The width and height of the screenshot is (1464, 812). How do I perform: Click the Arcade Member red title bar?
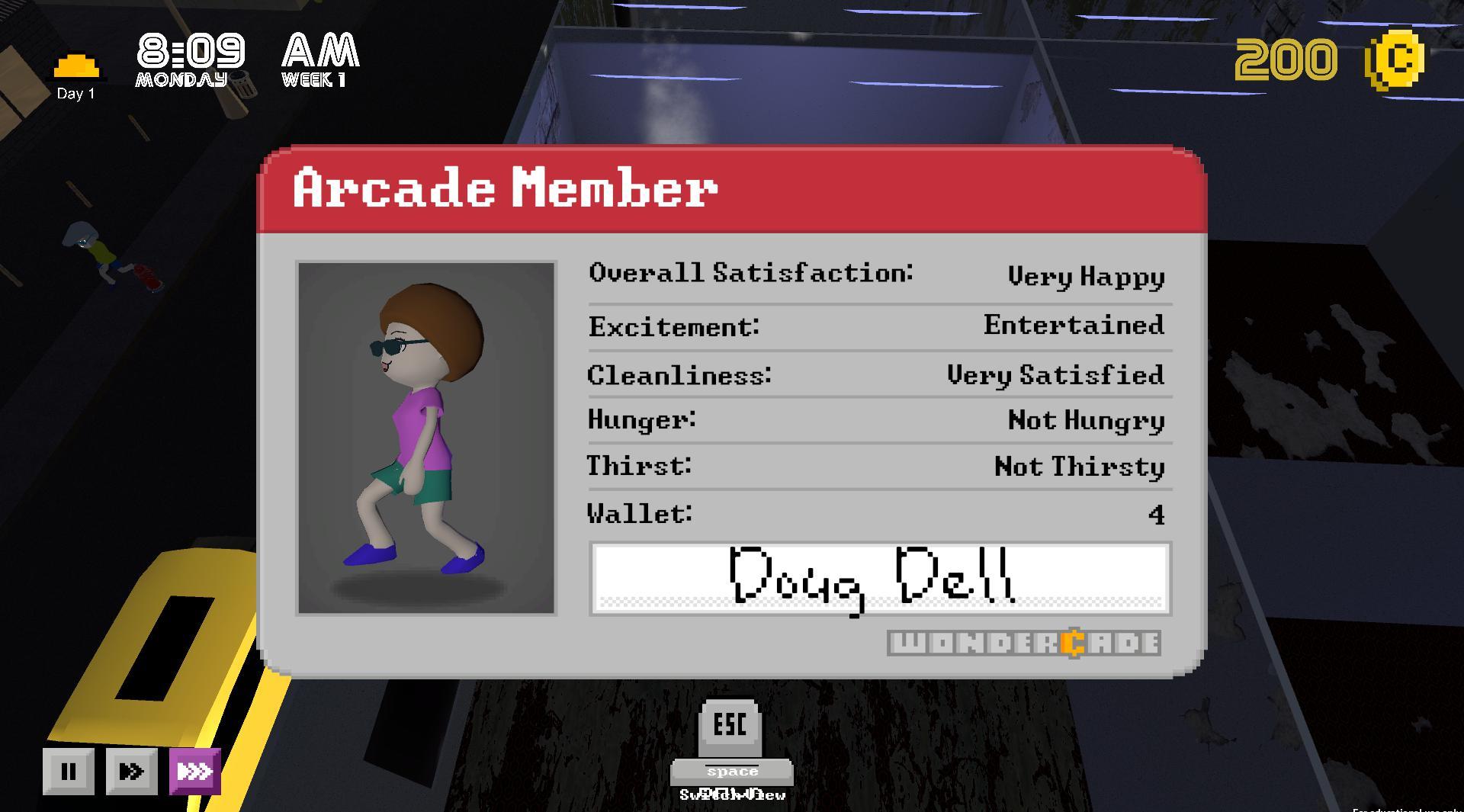pyautogui.click(x=732, y=191)
